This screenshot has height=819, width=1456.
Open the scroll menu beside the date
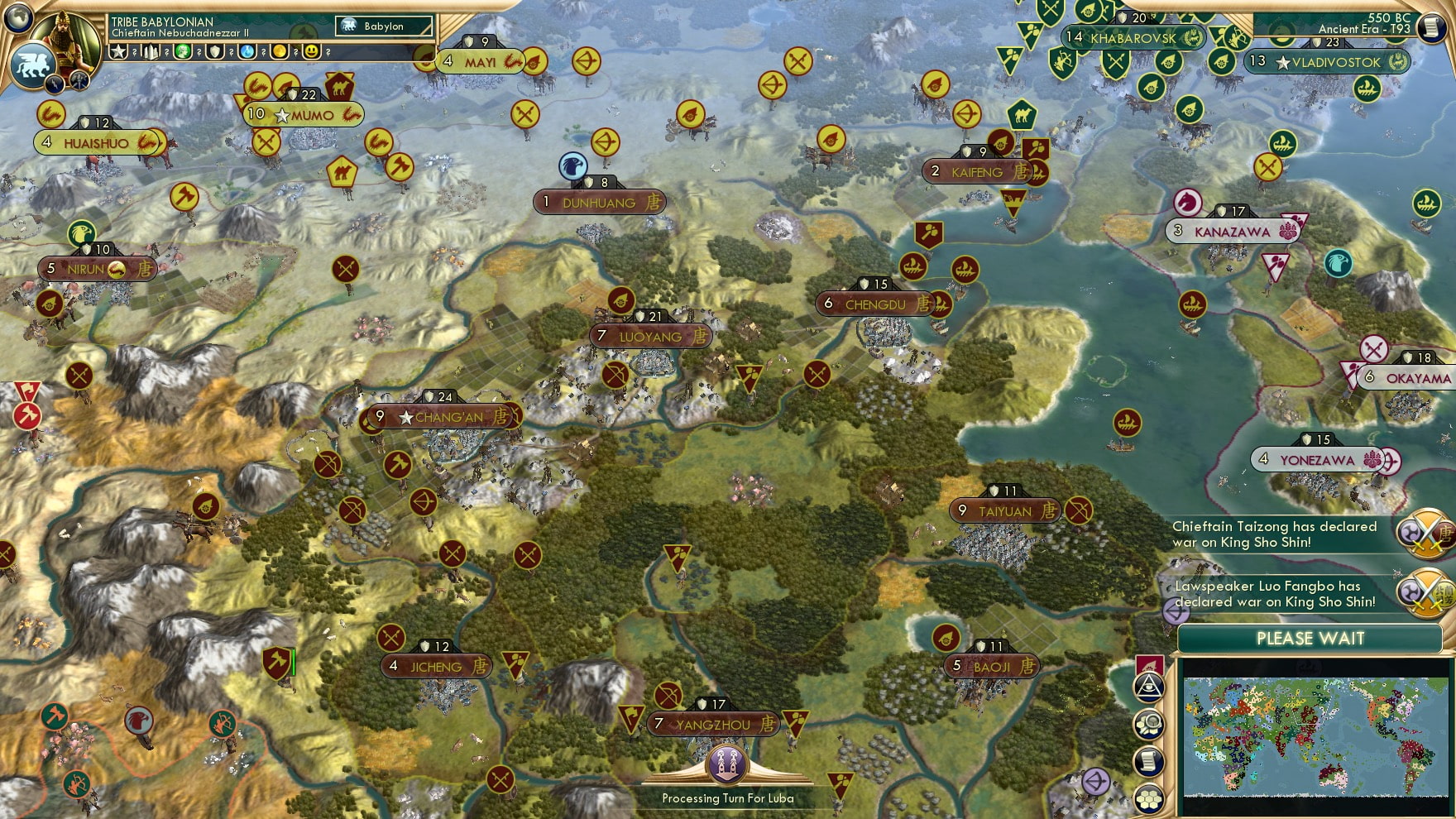tap(1433, 26)
